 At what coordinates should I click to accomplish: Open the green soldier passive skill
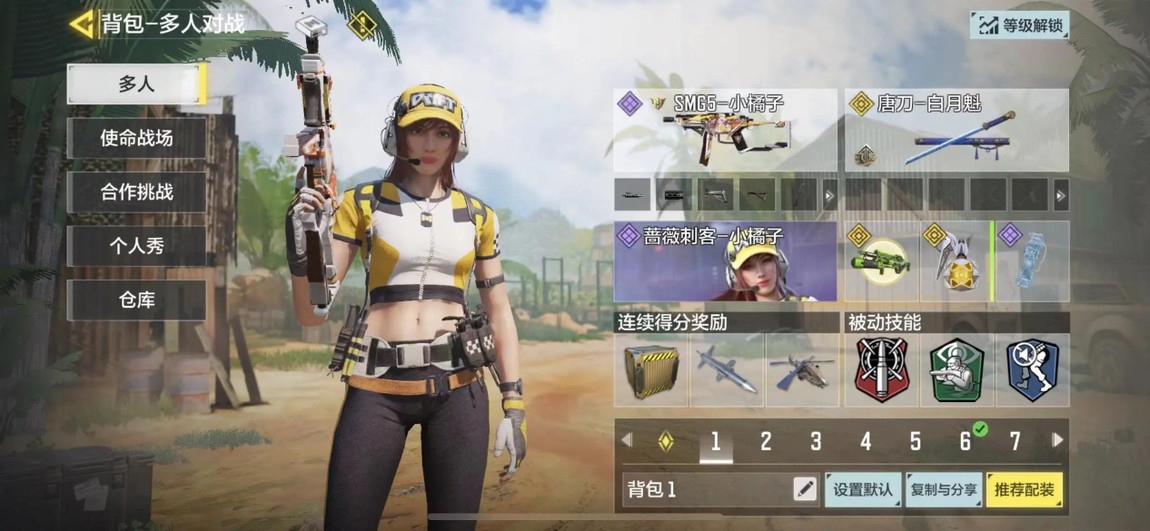coord(957,370)
